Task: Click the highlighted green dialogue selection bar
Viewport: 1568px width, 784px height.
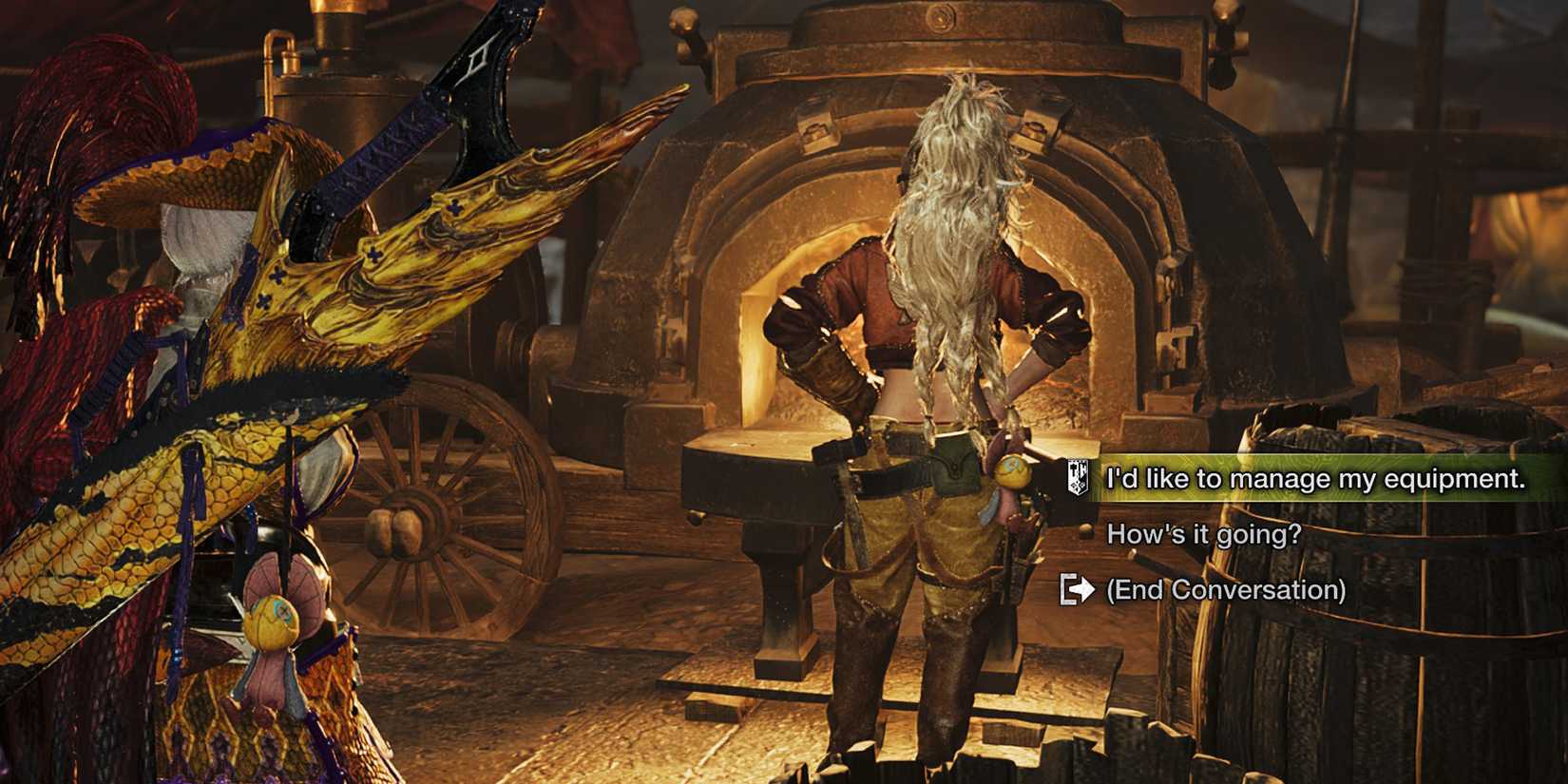Action: 1330,480
